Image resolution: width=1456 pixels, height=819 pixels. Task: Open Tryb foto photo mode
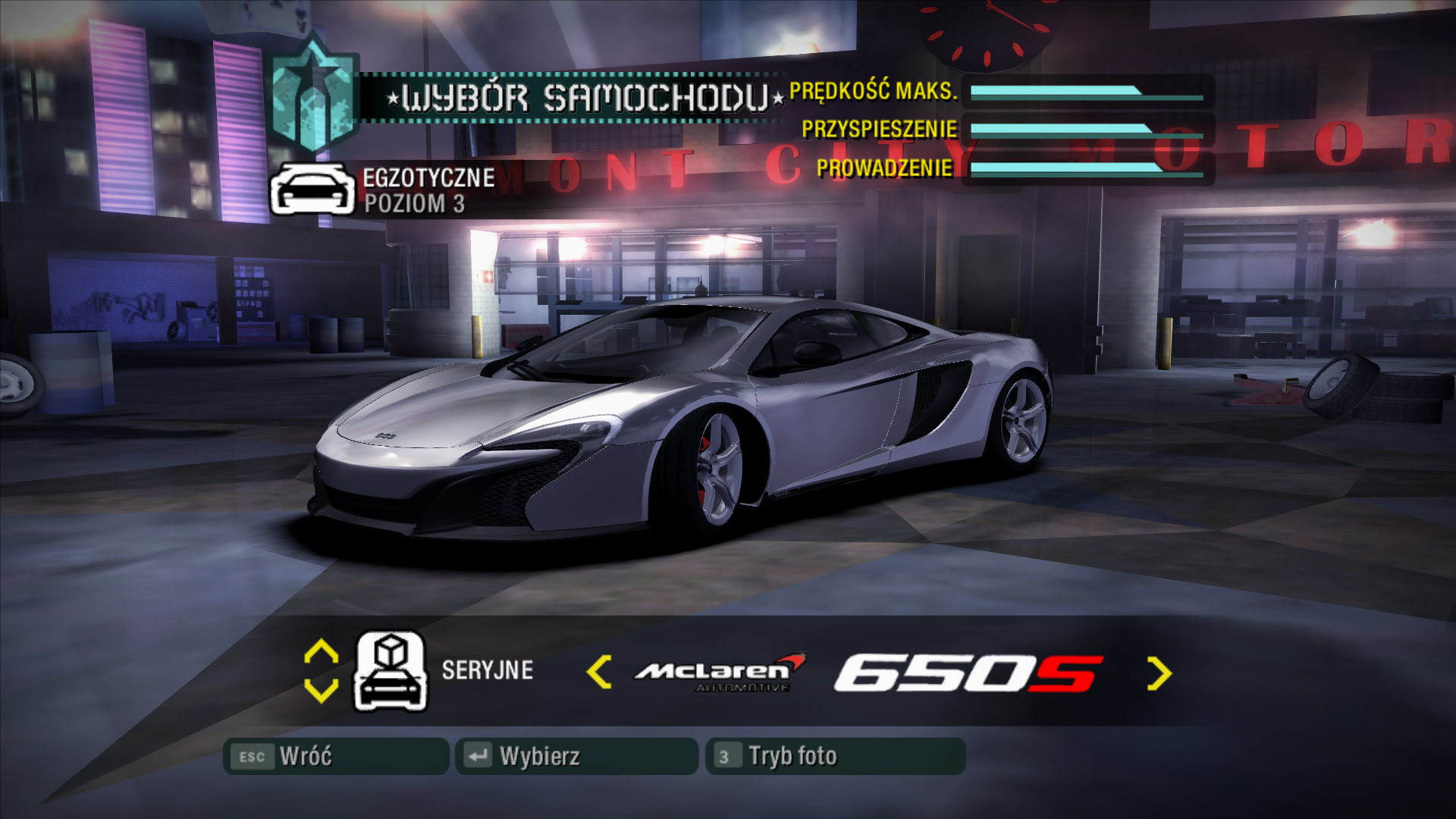click(835, 756)
